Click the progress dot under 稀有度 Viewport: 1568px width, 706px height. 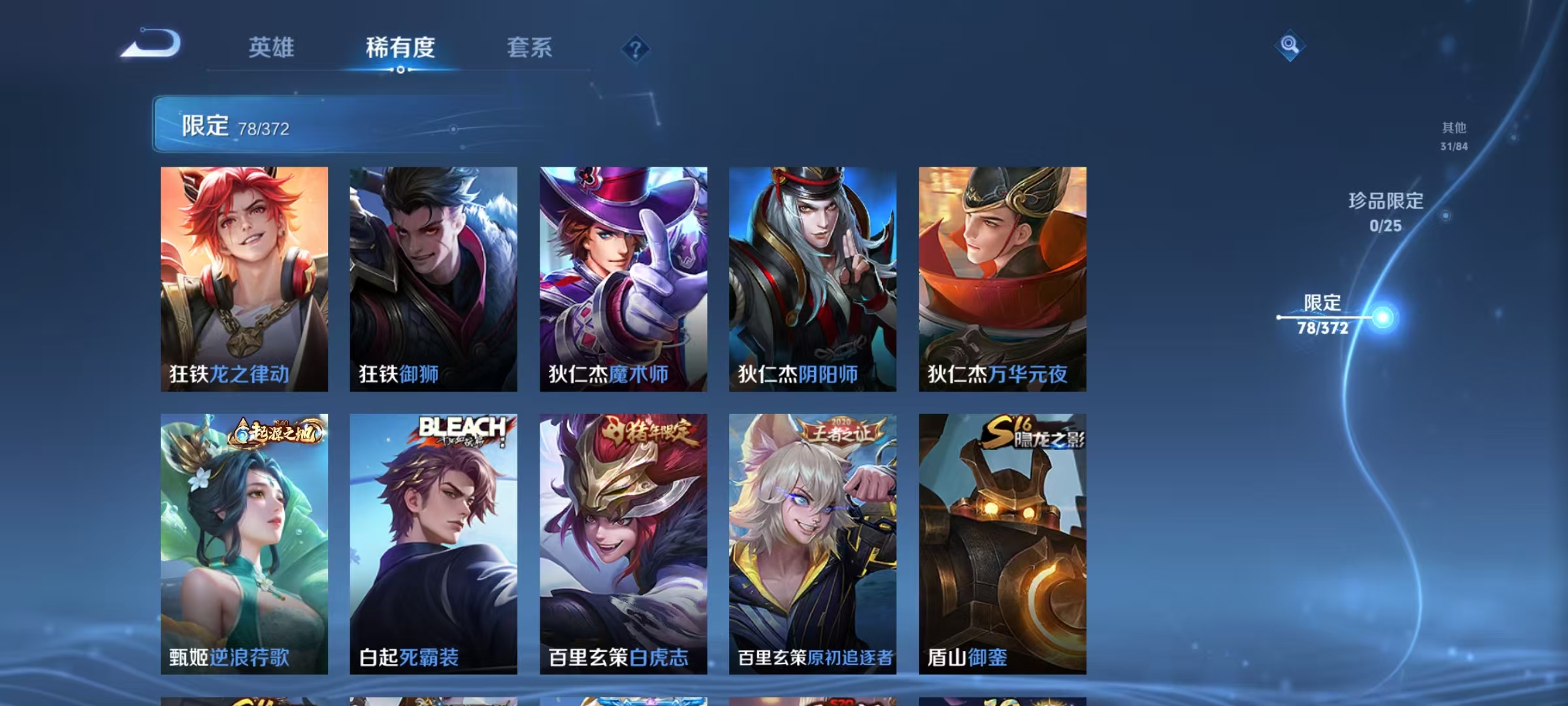point(400,70)
